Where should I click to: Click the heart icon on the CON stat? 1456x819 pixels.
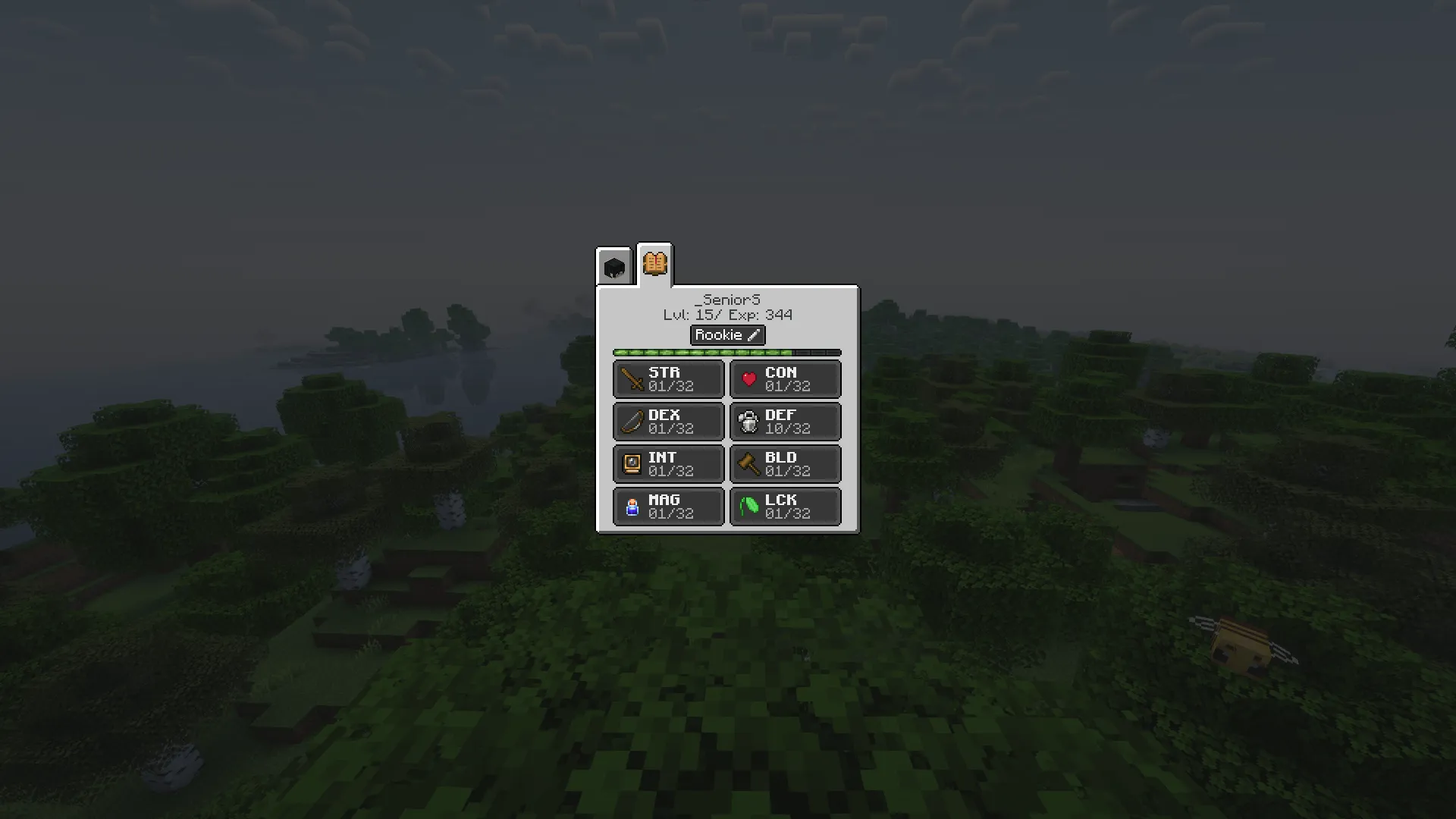(x=749, y=379)
